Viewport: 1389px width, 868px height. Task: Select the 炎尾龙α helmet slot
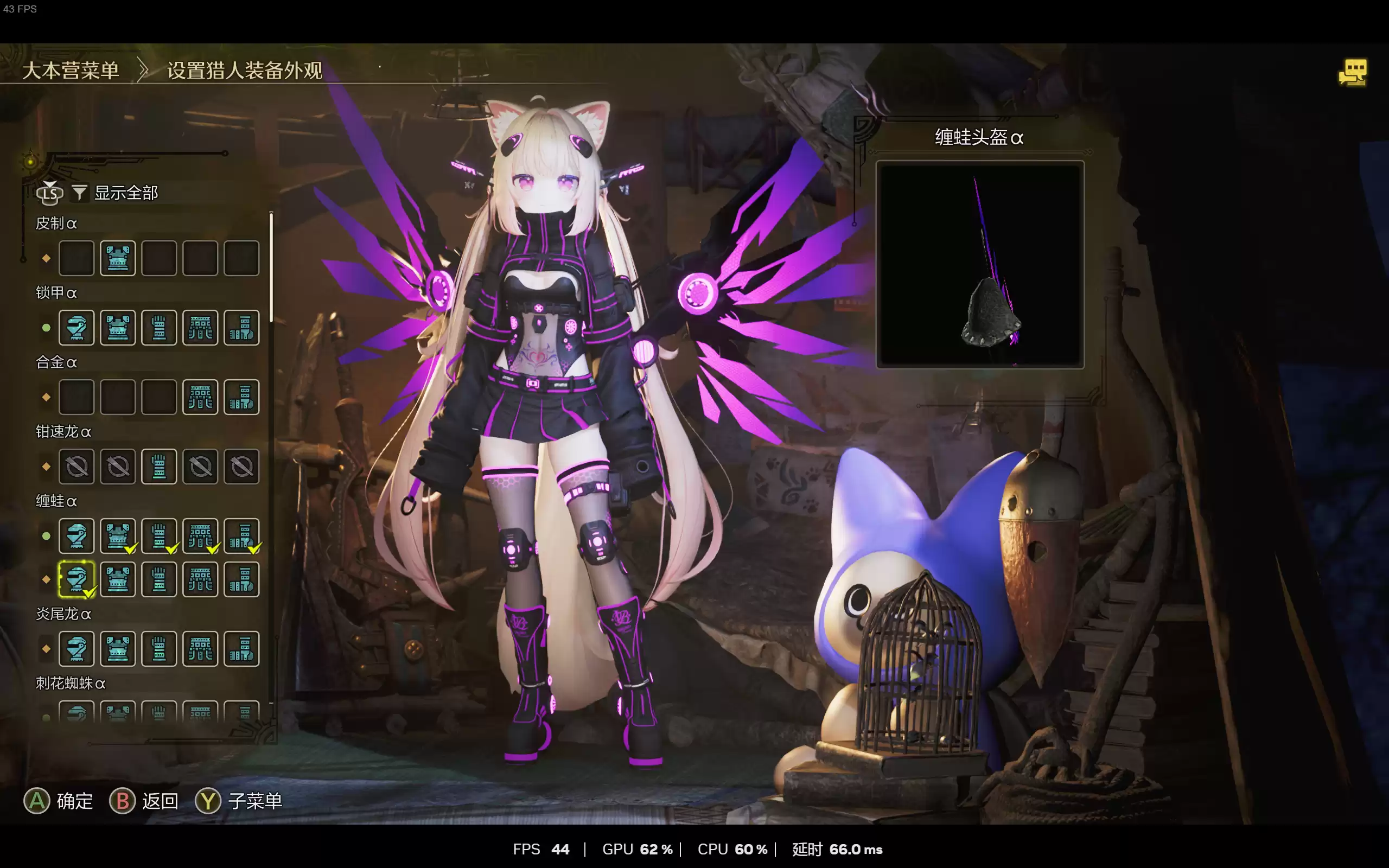click(77, 649)
